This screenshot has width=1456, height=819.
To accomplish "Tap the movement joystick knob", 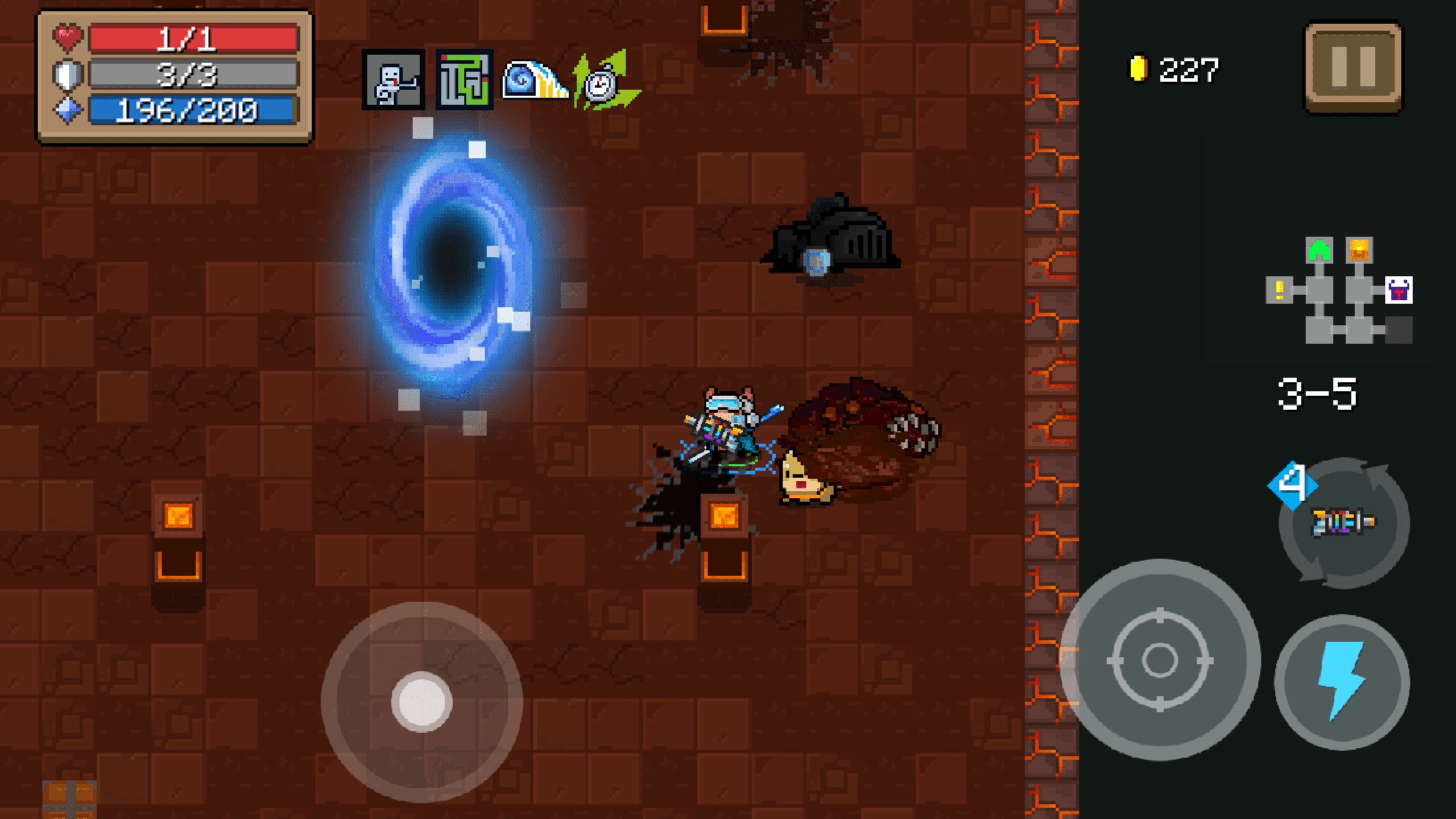I will [424, 702].
